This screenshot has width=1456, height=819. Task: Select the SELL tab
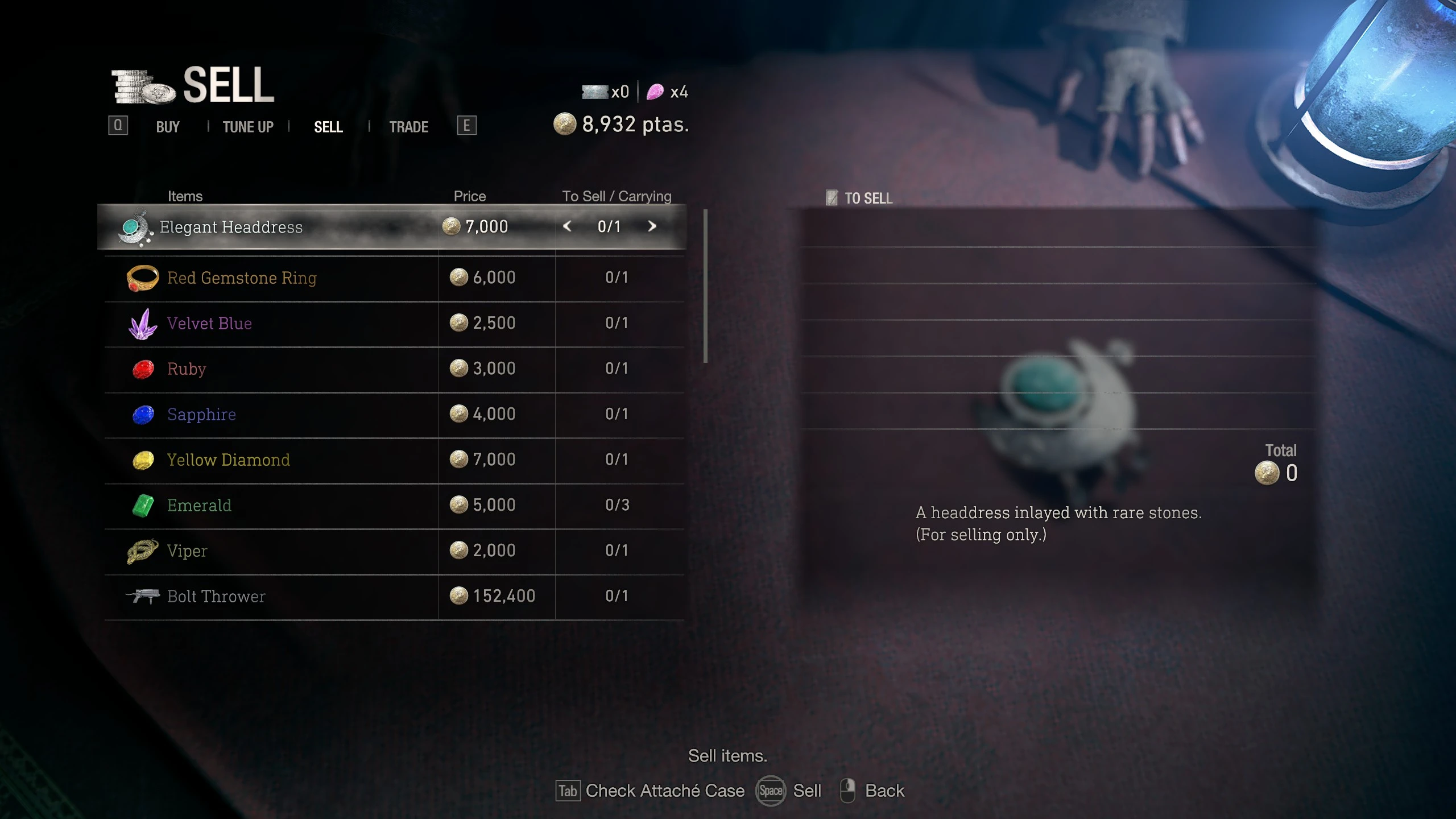(328, 126)
